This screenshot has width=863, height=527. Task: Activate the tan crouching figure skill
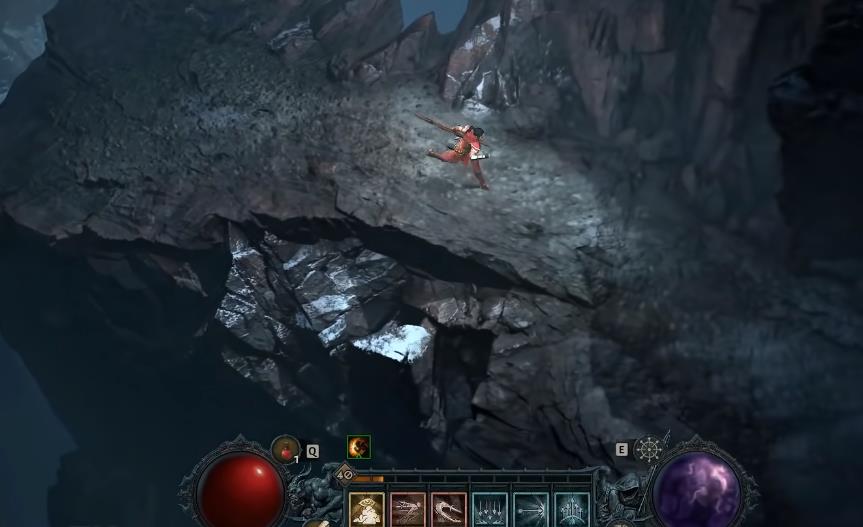click(x=366, y=510)
